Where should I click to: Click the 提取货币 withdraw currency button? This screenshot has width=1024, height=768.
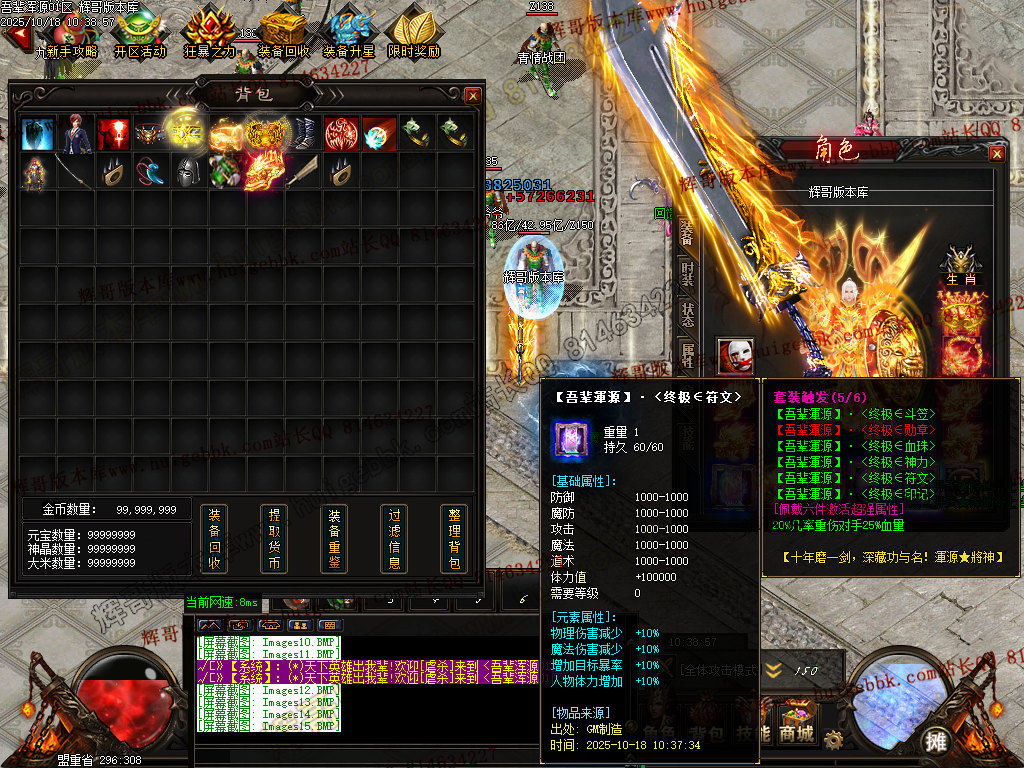click(x=274, y=539)
